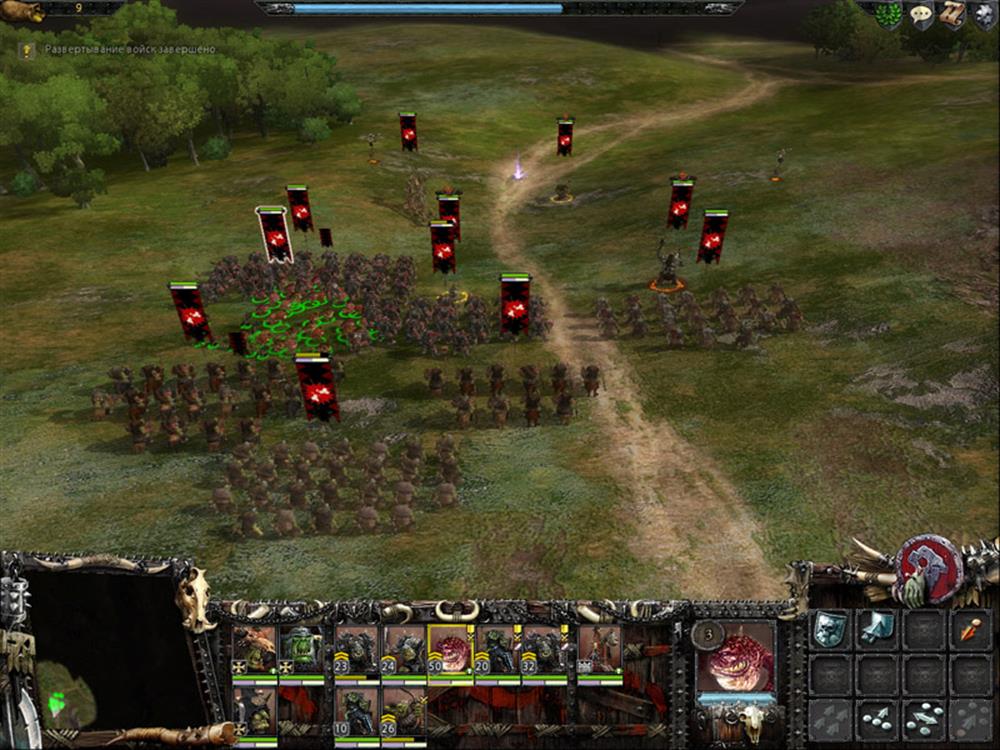Open the silver gear menu icon

tap(982, 14)
